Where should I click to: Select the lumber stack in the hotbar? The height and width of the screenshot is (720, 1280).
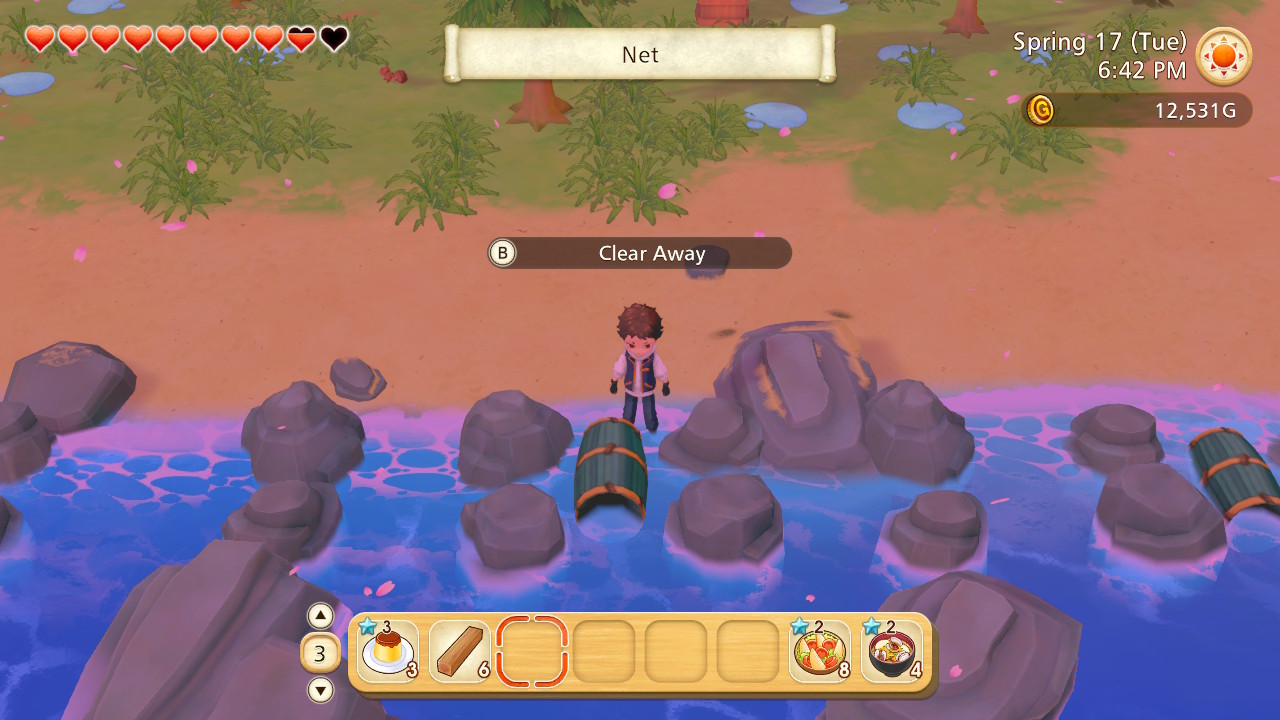pyautogui.click(x=458, y=652)
